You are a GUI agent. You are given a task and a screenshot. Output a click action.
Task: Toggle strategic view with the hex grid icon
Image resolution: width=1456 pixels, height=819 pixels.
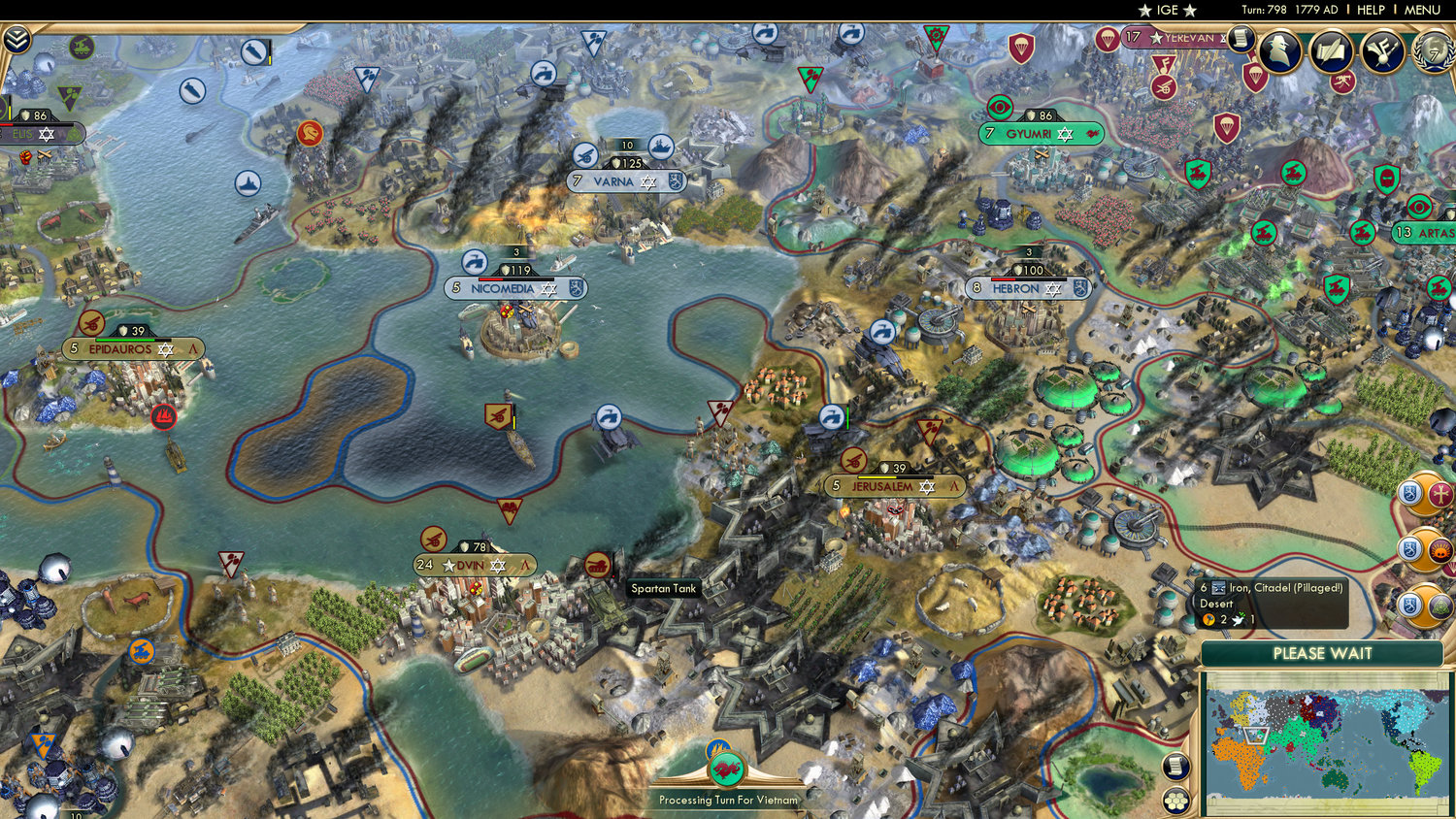pos(1174,802)
